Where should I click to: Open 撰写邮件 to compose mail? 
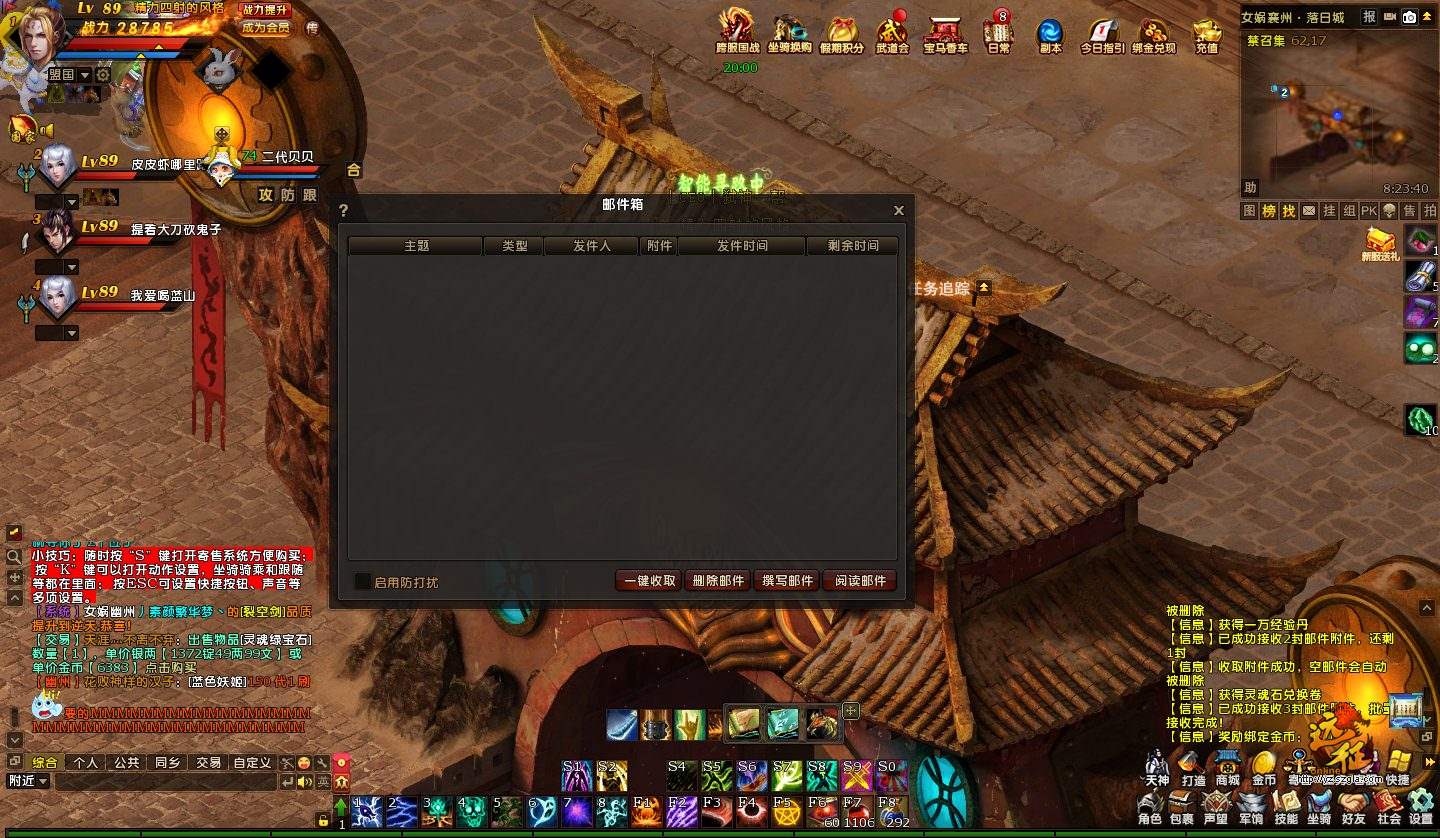click(x=788, y=581)
